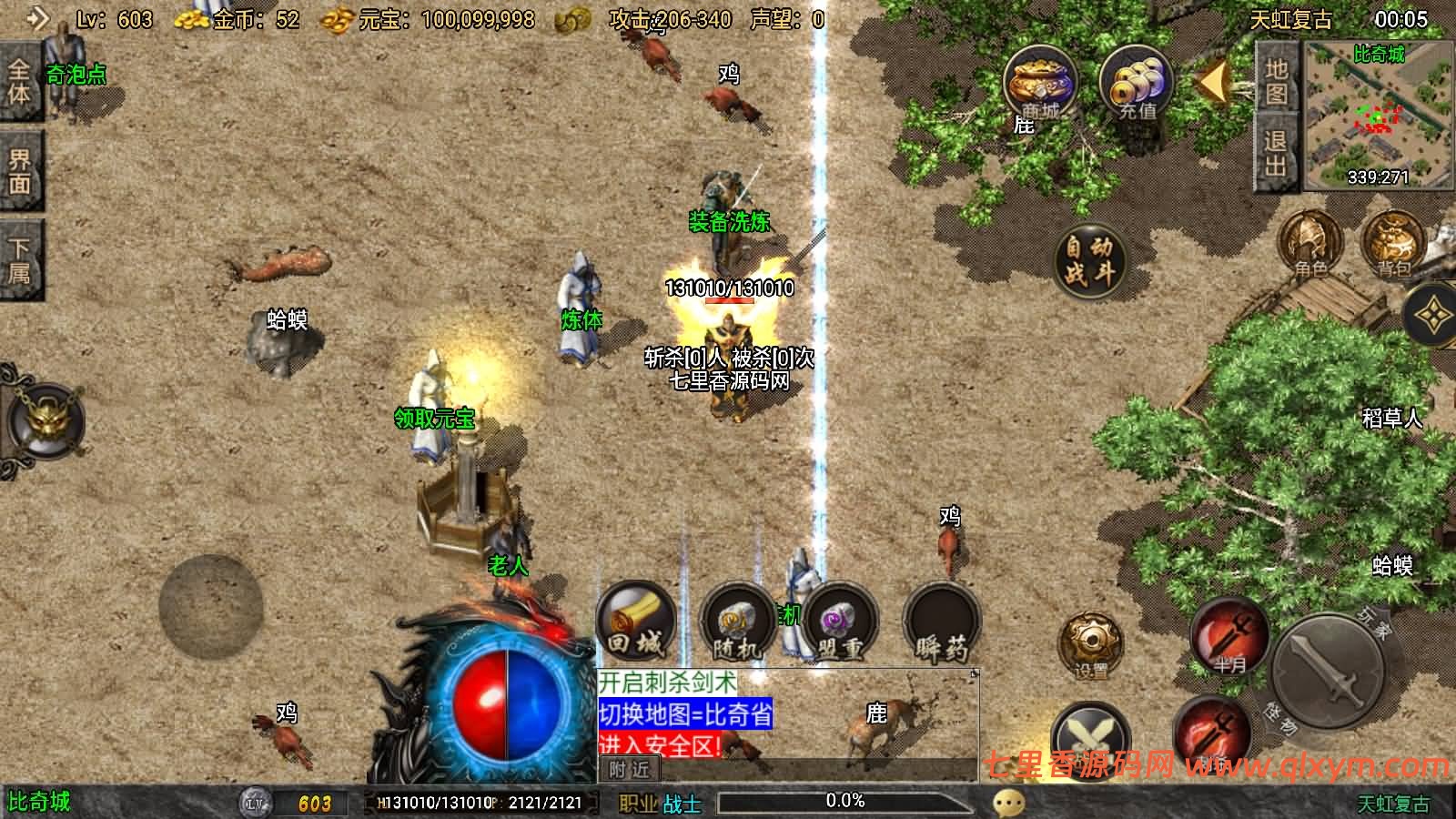Switch to the 全体 tab
Image resolution: width=1456 pixels, height=819 pixels.
(20, 82)
